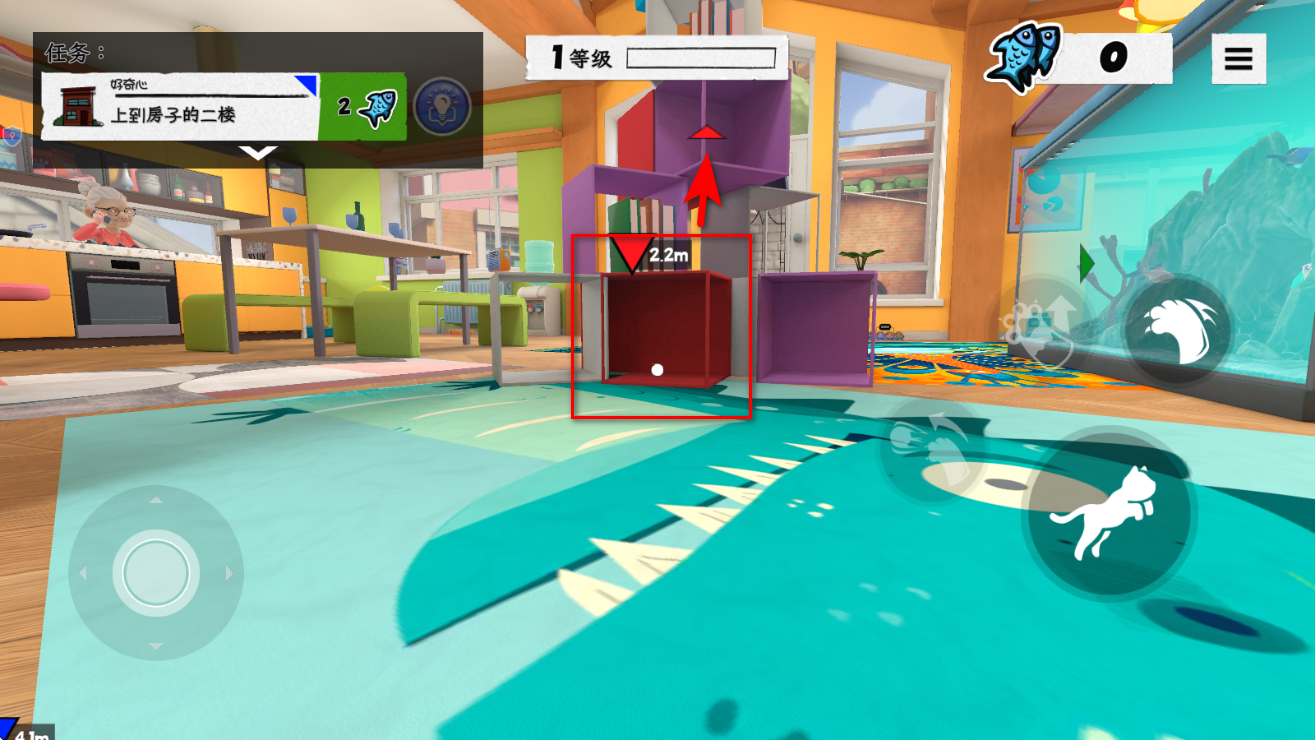Open the hamburger pause menu
1315x740 pixels.
(1238, 59)
